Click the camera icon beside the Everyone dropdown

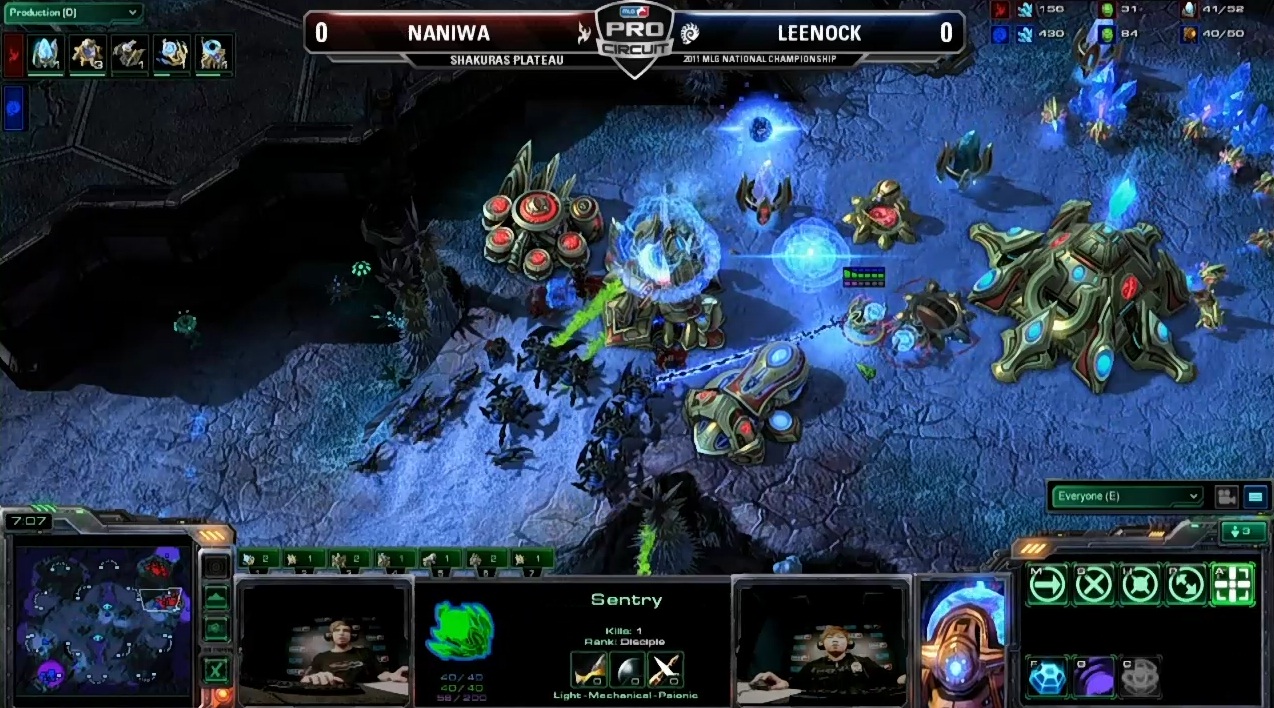point(1225,496)
